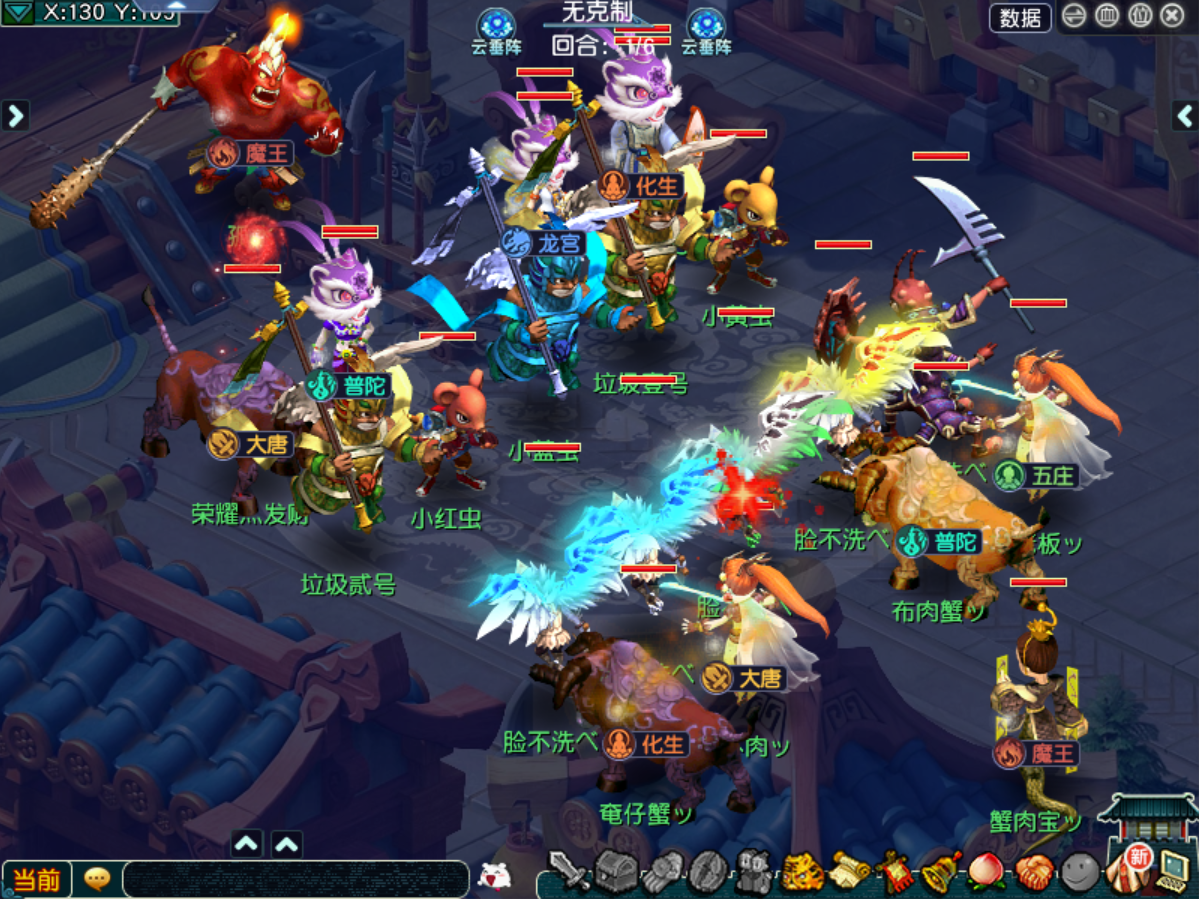The image size is (1199, 899).
Task: Click the swap arrows icon beside 数据
Action: point(1074,16)
